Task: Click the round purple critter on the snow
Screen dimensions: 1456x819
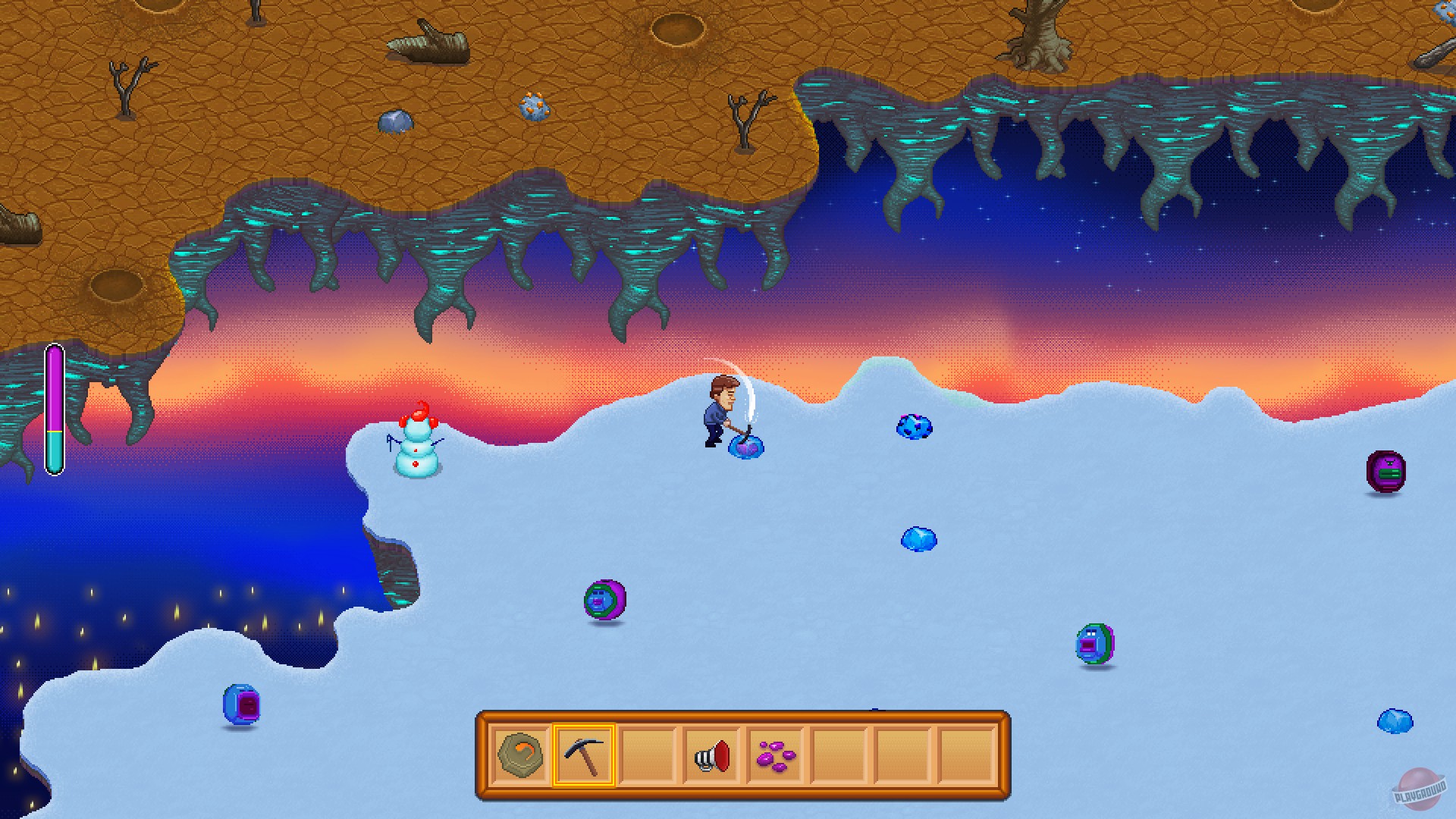Action: [x=604, y=600]
